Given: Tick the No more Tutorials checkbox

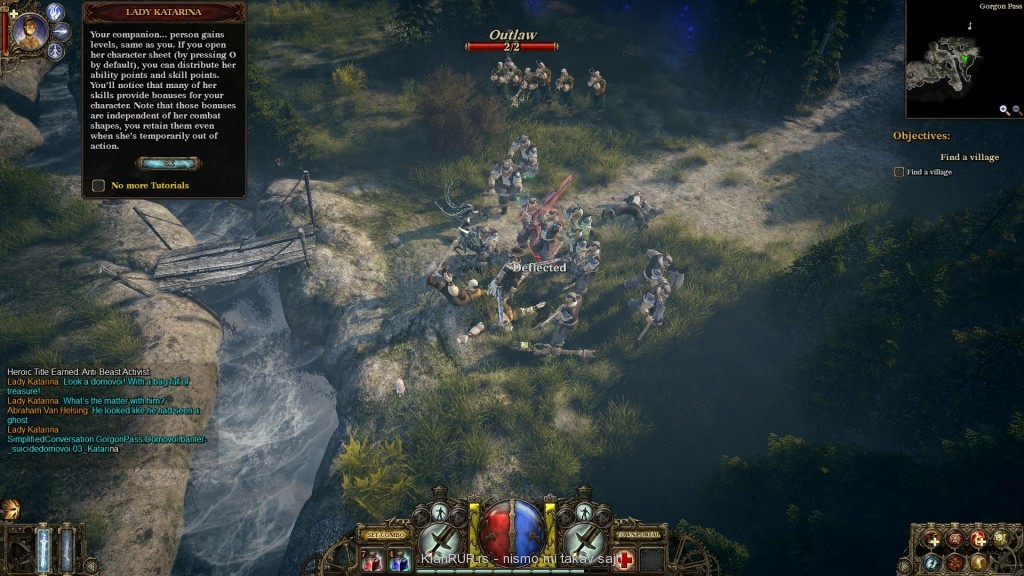Looking at the screenshot, I should pos(98,185).
